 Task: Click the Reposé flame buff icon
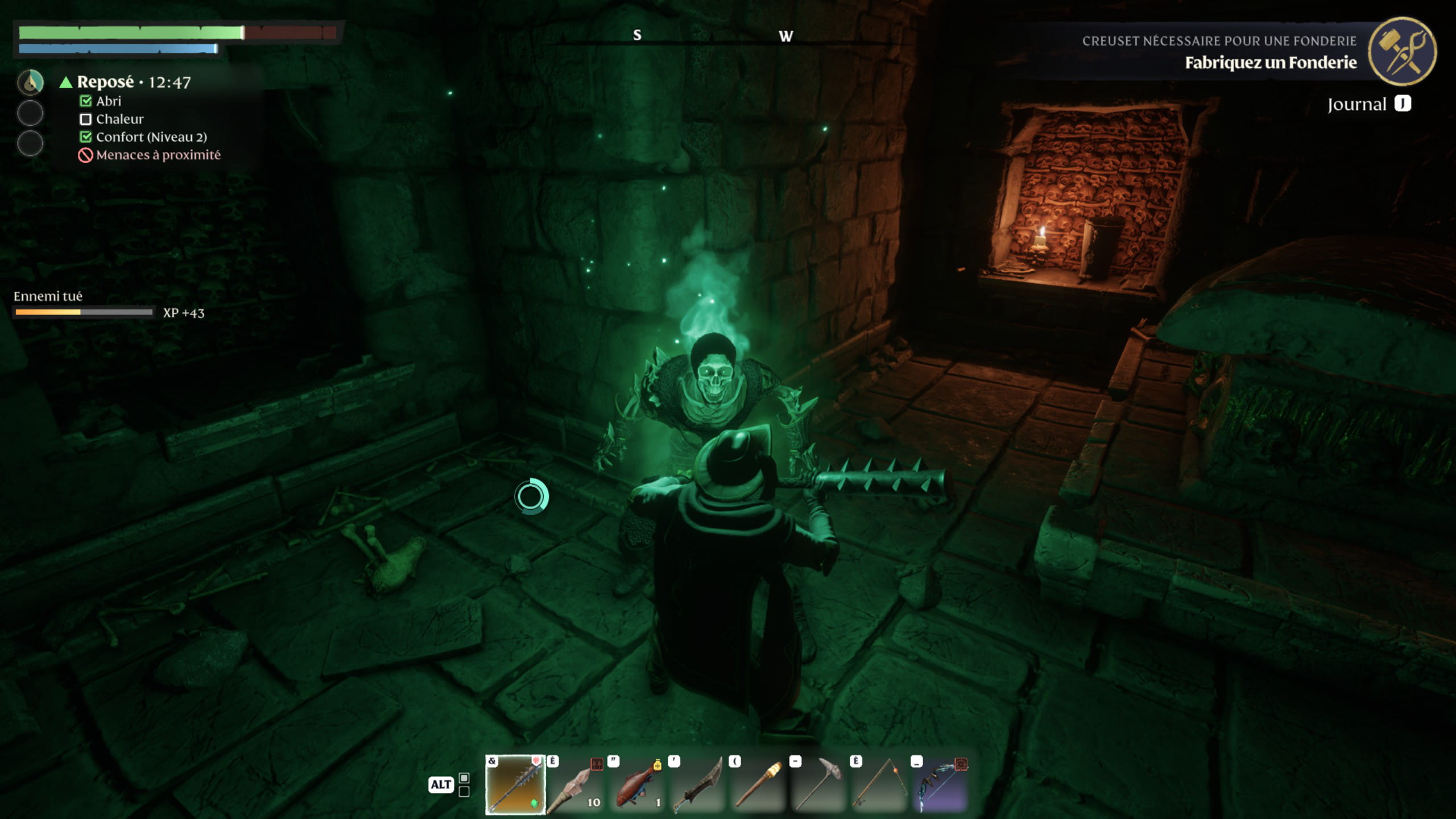tap(30, 82)
